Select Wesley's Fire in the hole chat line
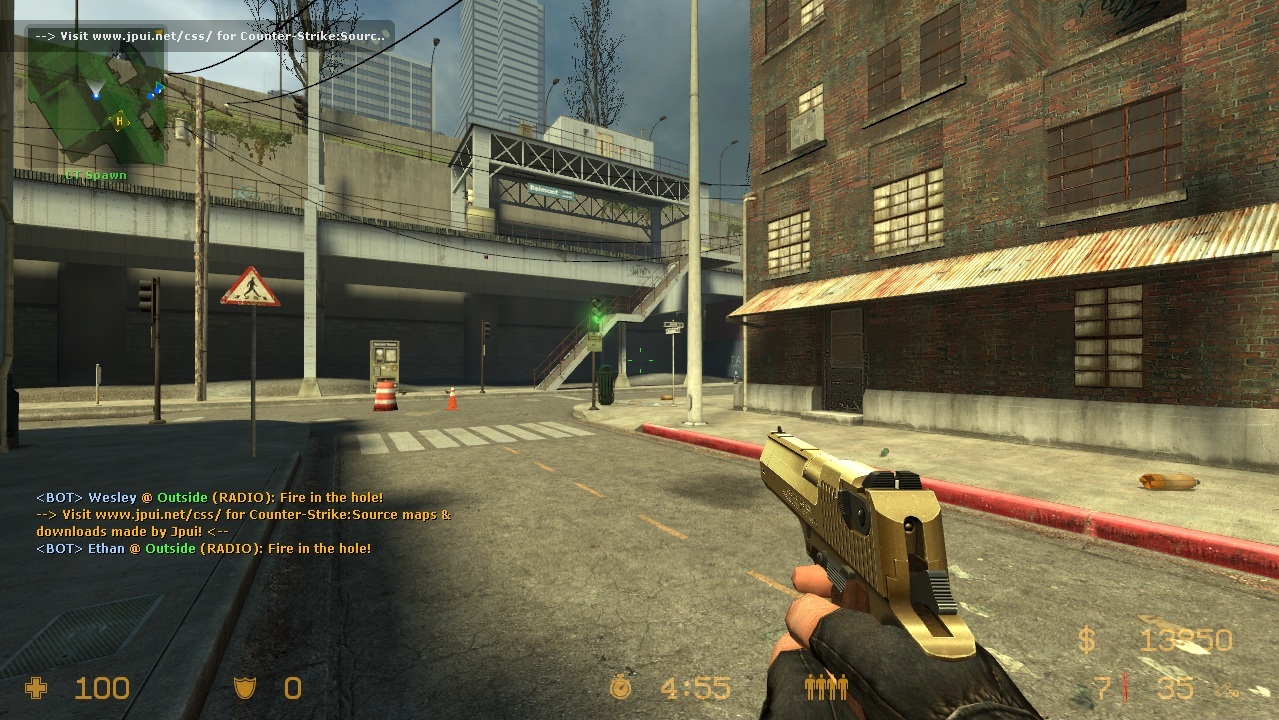 (x=209, y=497)
